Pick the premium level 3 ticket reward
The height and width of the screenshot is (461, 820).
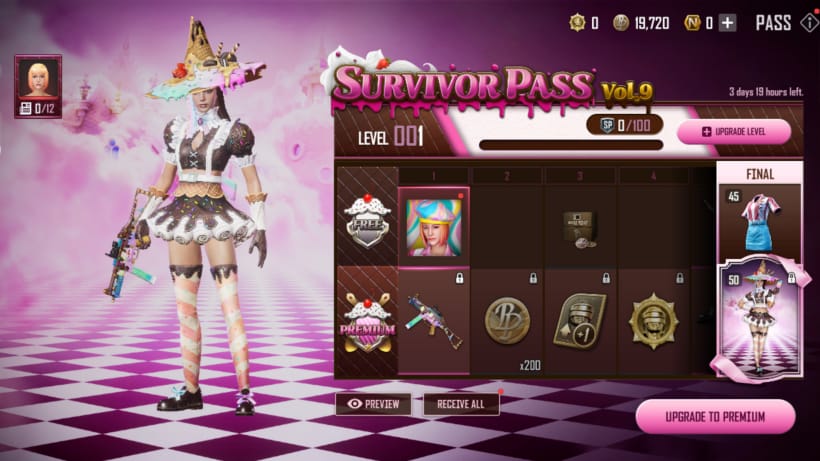pos(580,322)
